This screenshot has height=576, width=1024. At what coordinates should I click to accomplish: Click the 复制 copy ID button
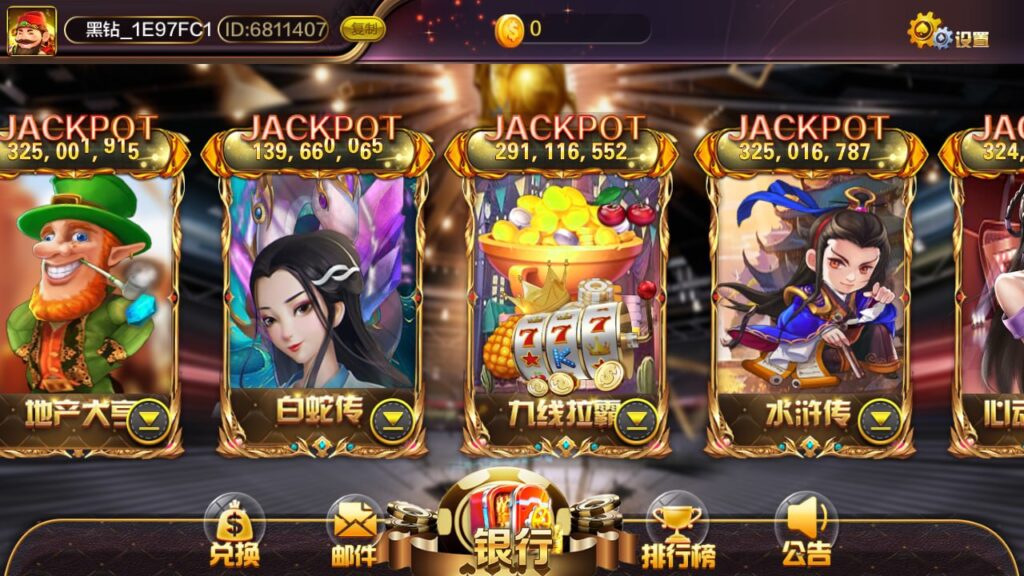click(x=363, y=29)
